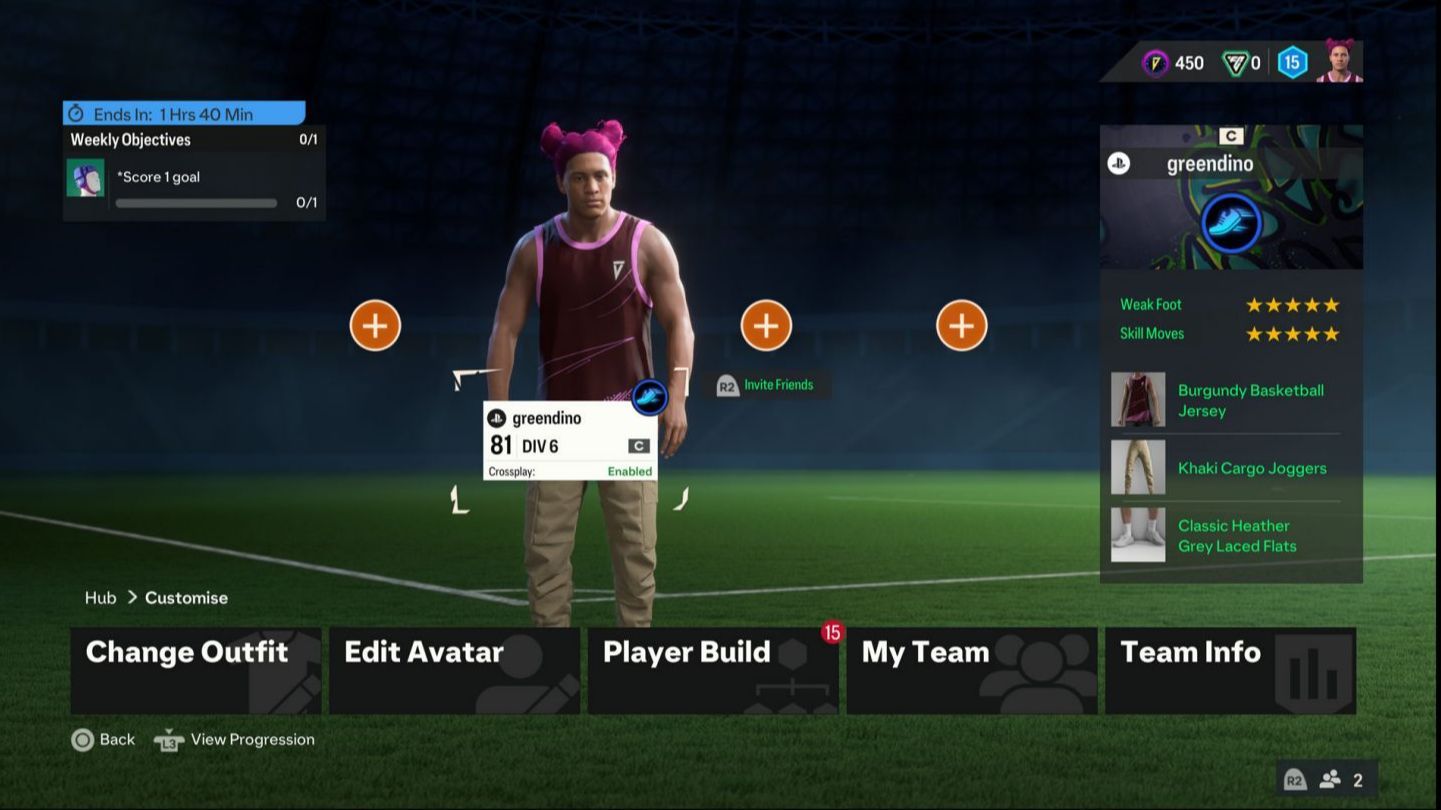Click the middle orange plus slot

pyautogui.click(x=765, y=324)
